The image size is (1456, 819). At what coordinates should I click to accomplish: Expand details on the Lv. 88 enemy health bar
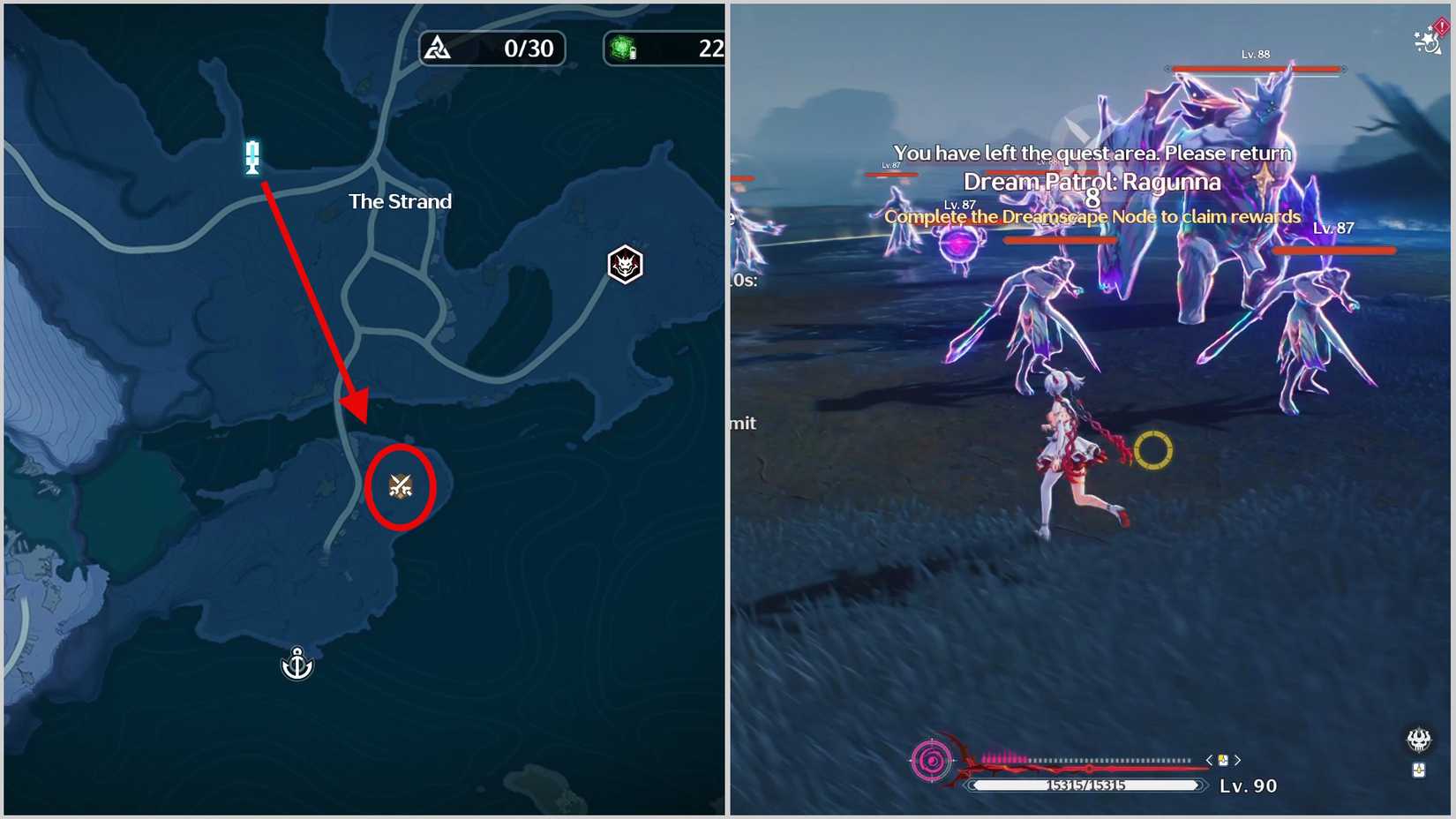(x=1255, y=68)
